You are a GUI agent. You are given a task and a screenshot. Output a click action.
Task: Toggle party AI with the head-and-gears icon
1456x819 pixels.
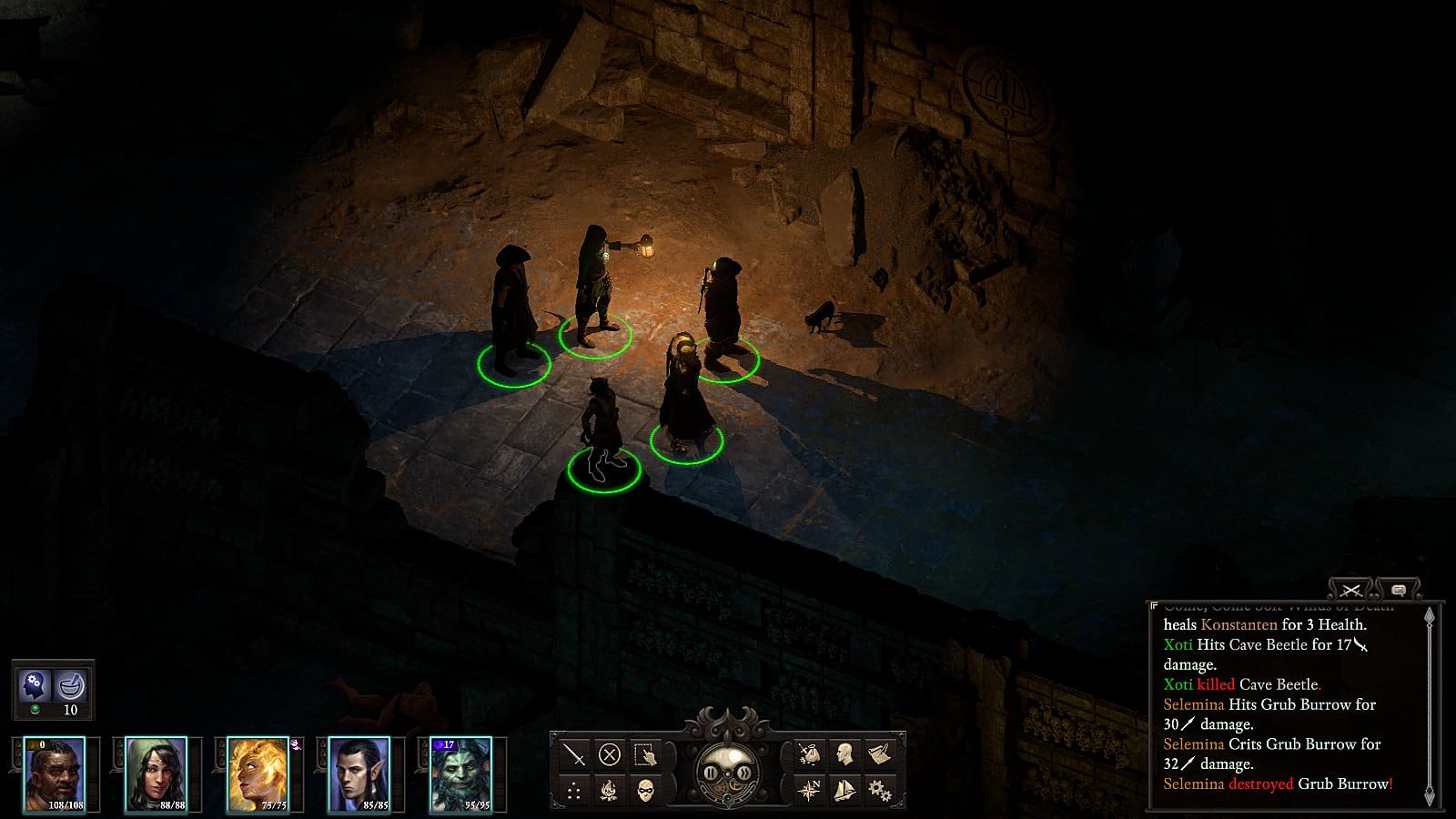click(x=35, y=683)
